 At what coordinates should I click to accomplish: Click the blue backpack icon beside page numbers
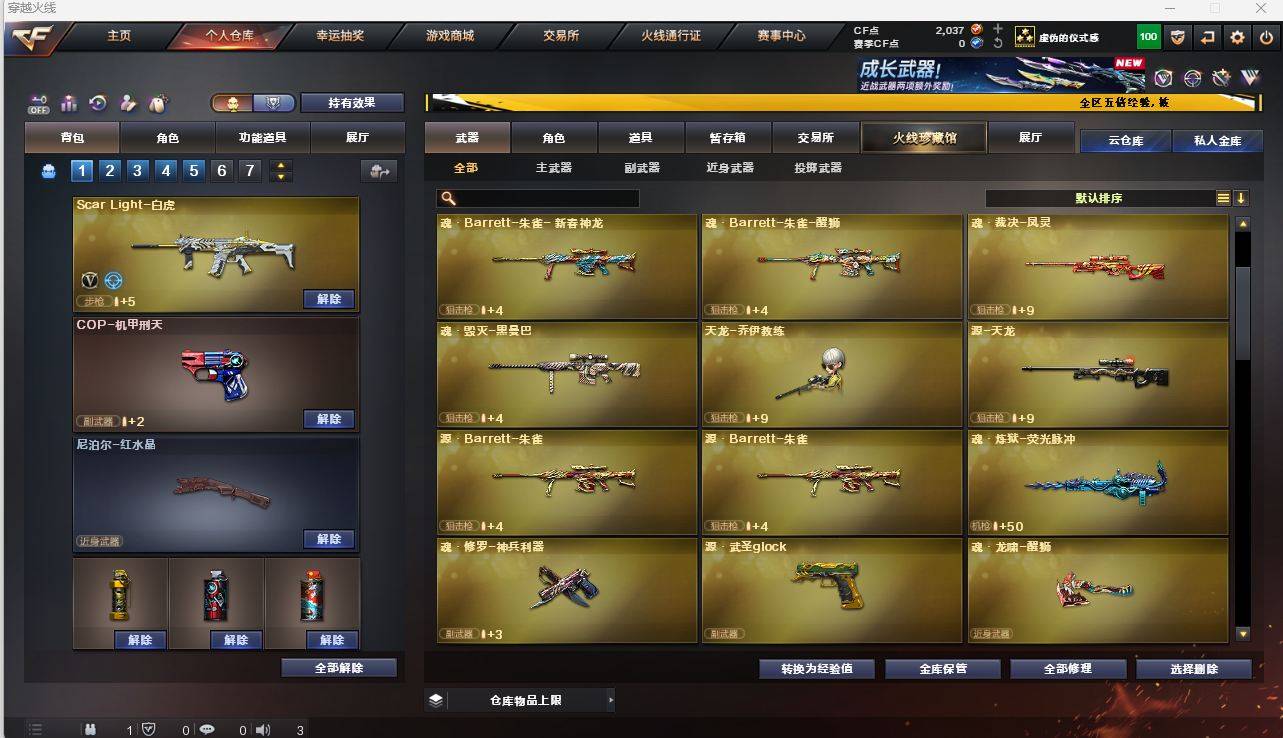(x=47, y=170)
